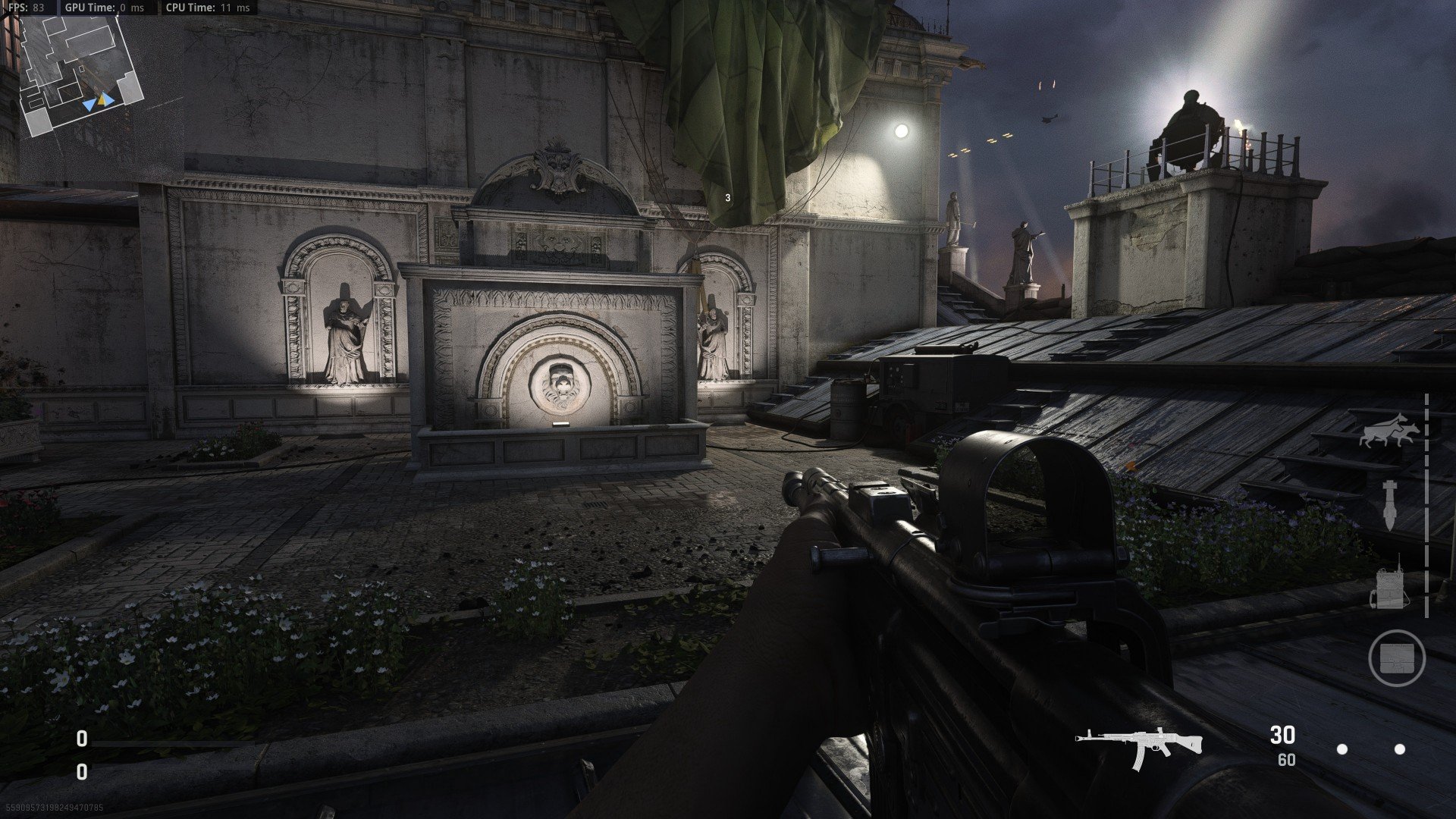Select the assault rifle weapon icon
This screenshot has height=819, width=1456.
pos(1139,745)
